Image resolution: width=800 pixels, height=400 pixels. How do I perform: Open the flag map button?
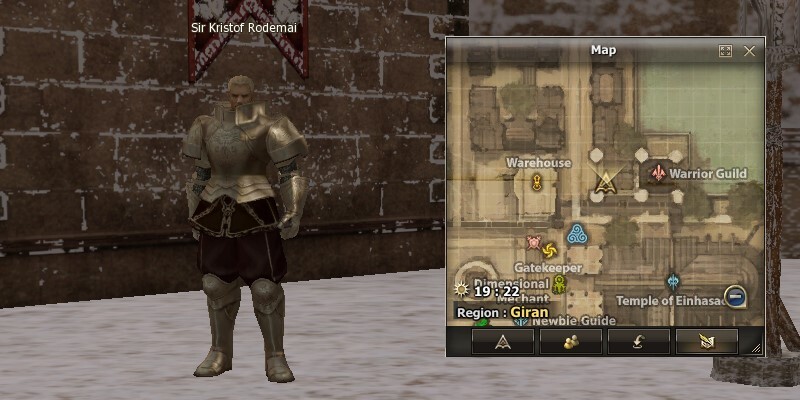click(706, 342)
